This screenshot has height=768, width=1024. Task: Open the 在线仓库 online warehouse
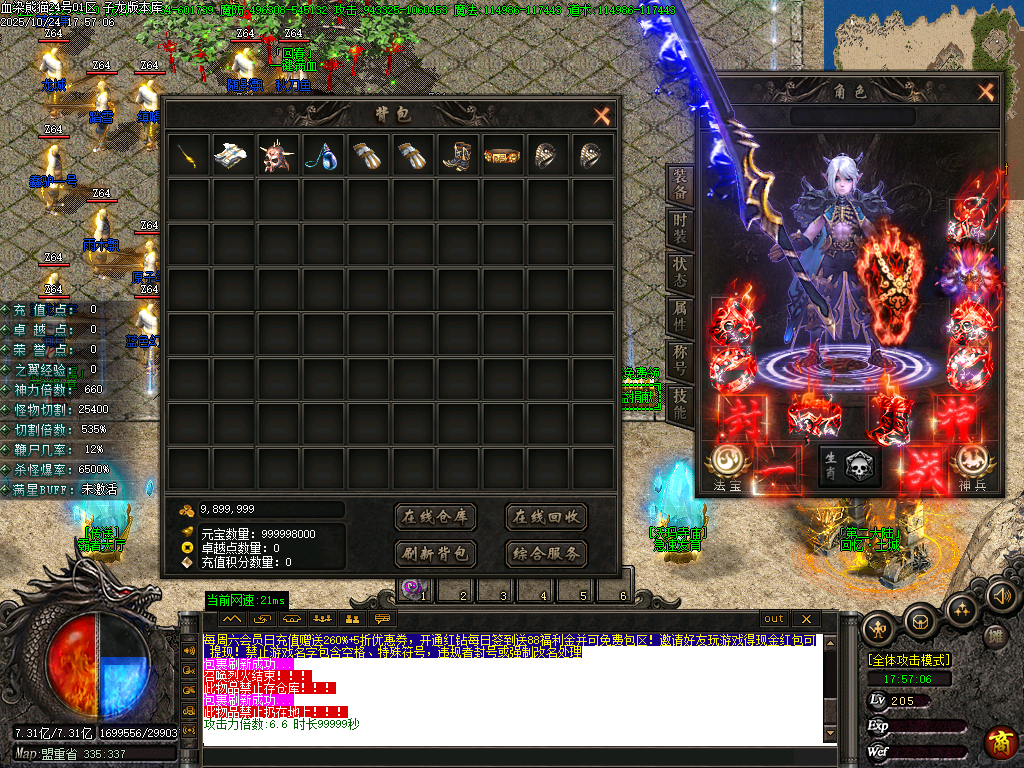coord(435,517)
